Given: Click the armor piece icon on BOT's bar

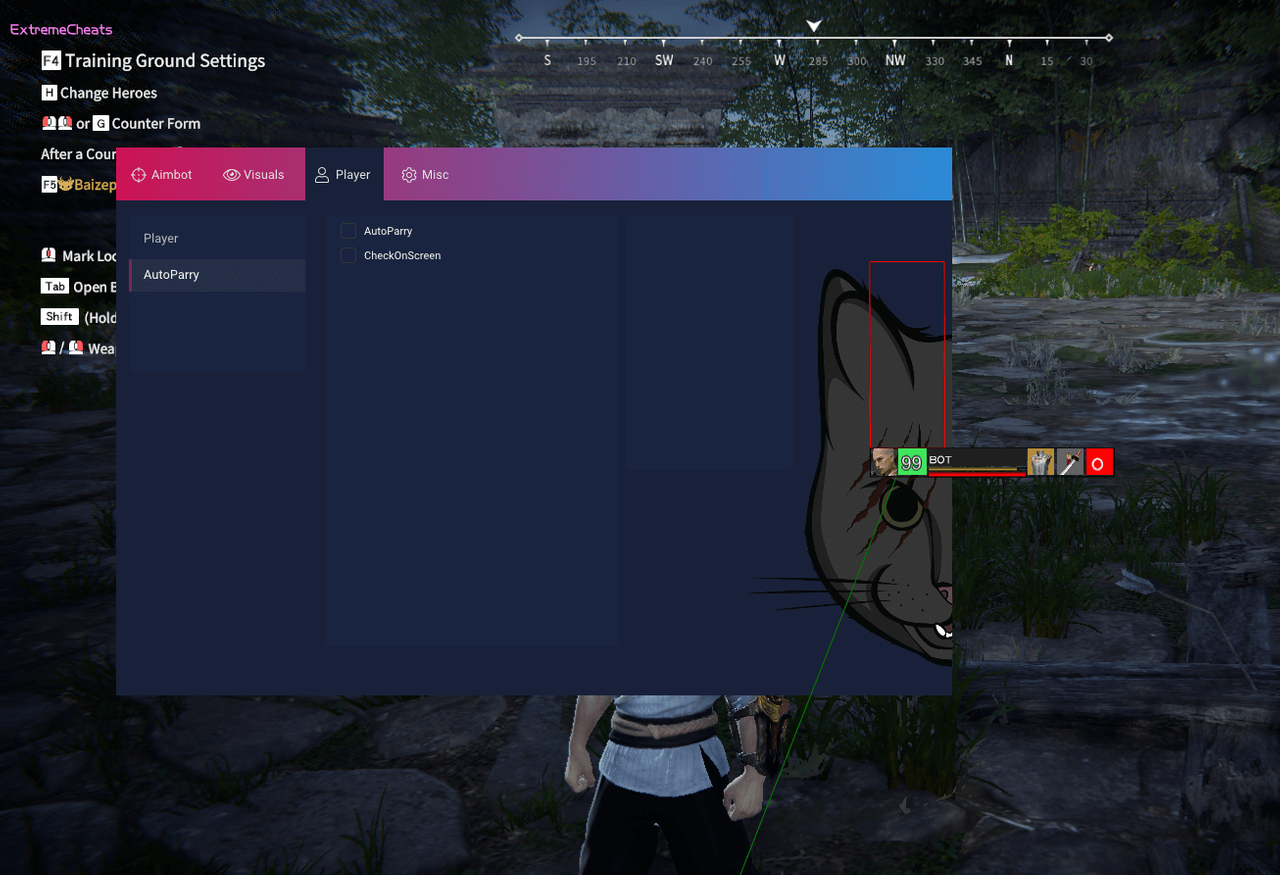Looking at the screenshot, I should point(1040,462).
